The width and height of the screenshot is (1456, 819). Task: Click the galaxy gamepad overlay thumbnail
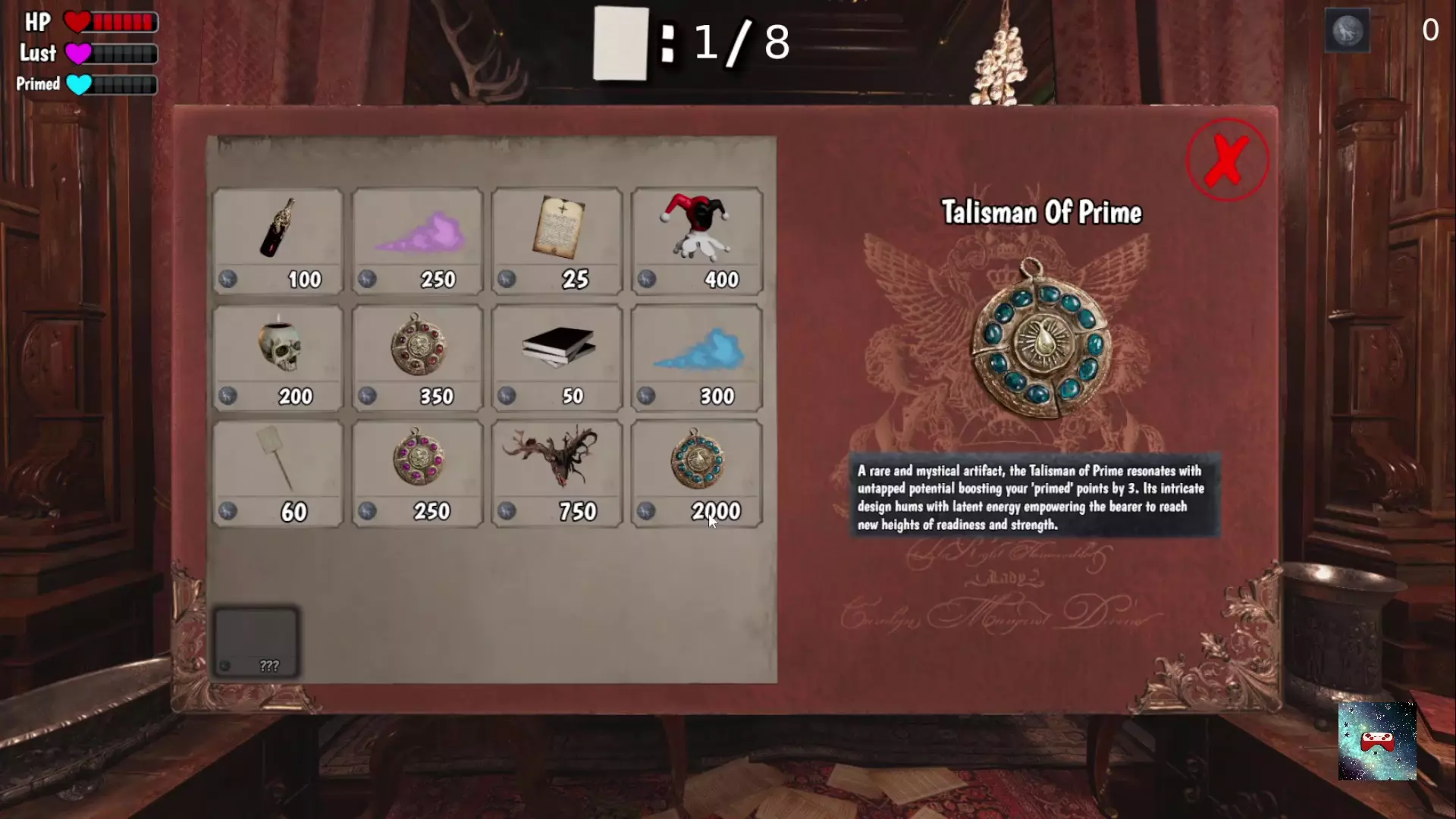1376,741
